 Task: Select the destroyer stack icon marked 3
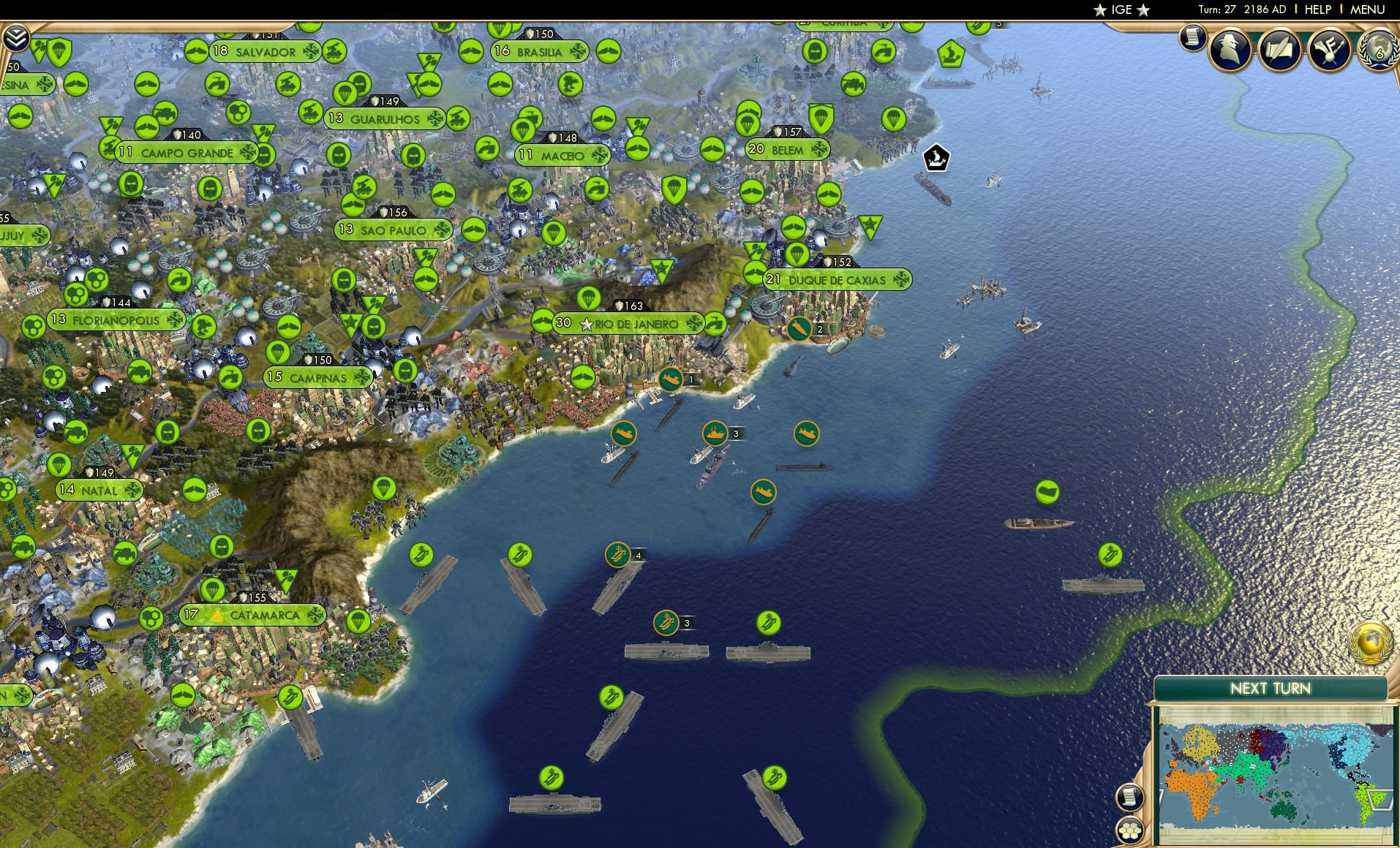coord(716,433)
